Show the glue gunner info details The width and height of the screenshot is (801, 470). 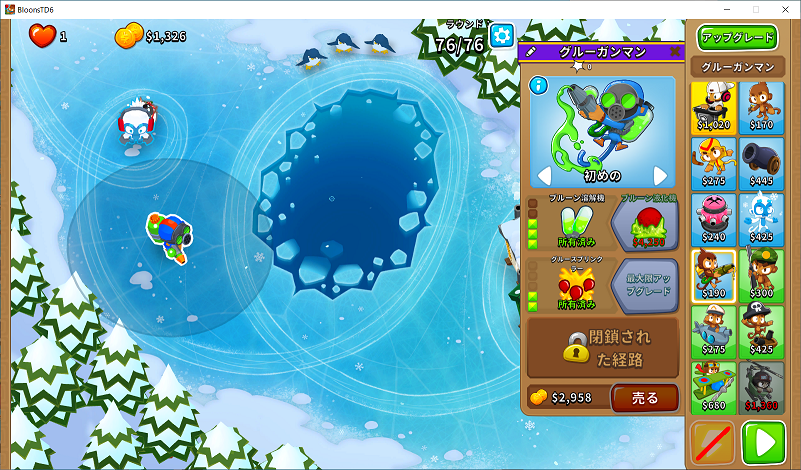[x=540, y=87]
